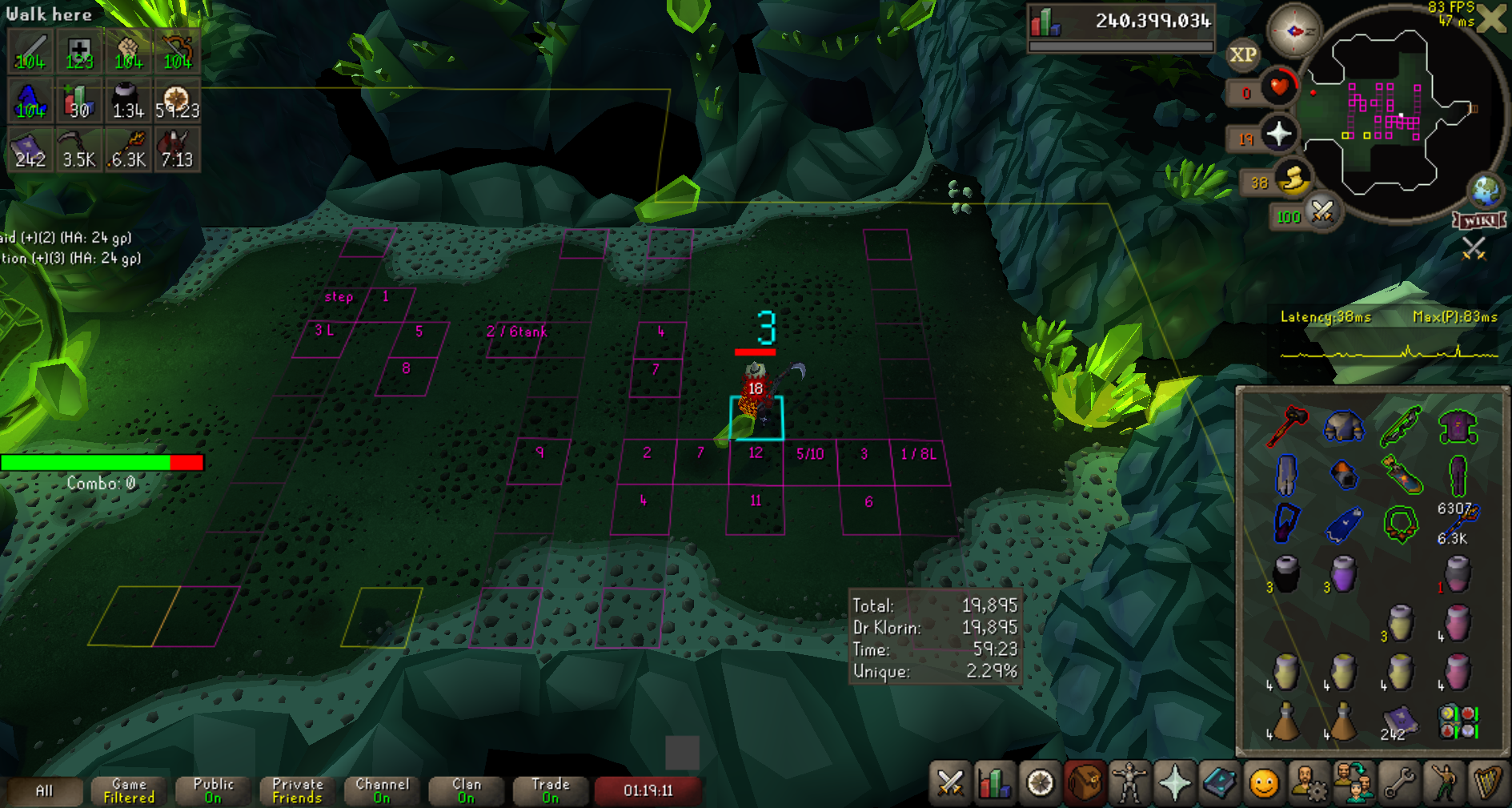Viewport: 1512px width, 808px height.
Task: Select the green twisted bow inventory slot
Action: click(x=1400, y=426)
